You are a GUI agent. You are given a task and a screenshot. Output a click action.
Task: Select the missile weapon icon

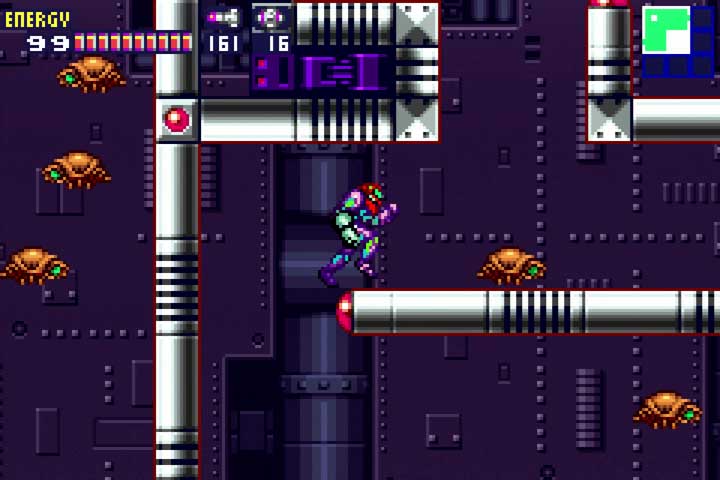(x=221, y=17)
